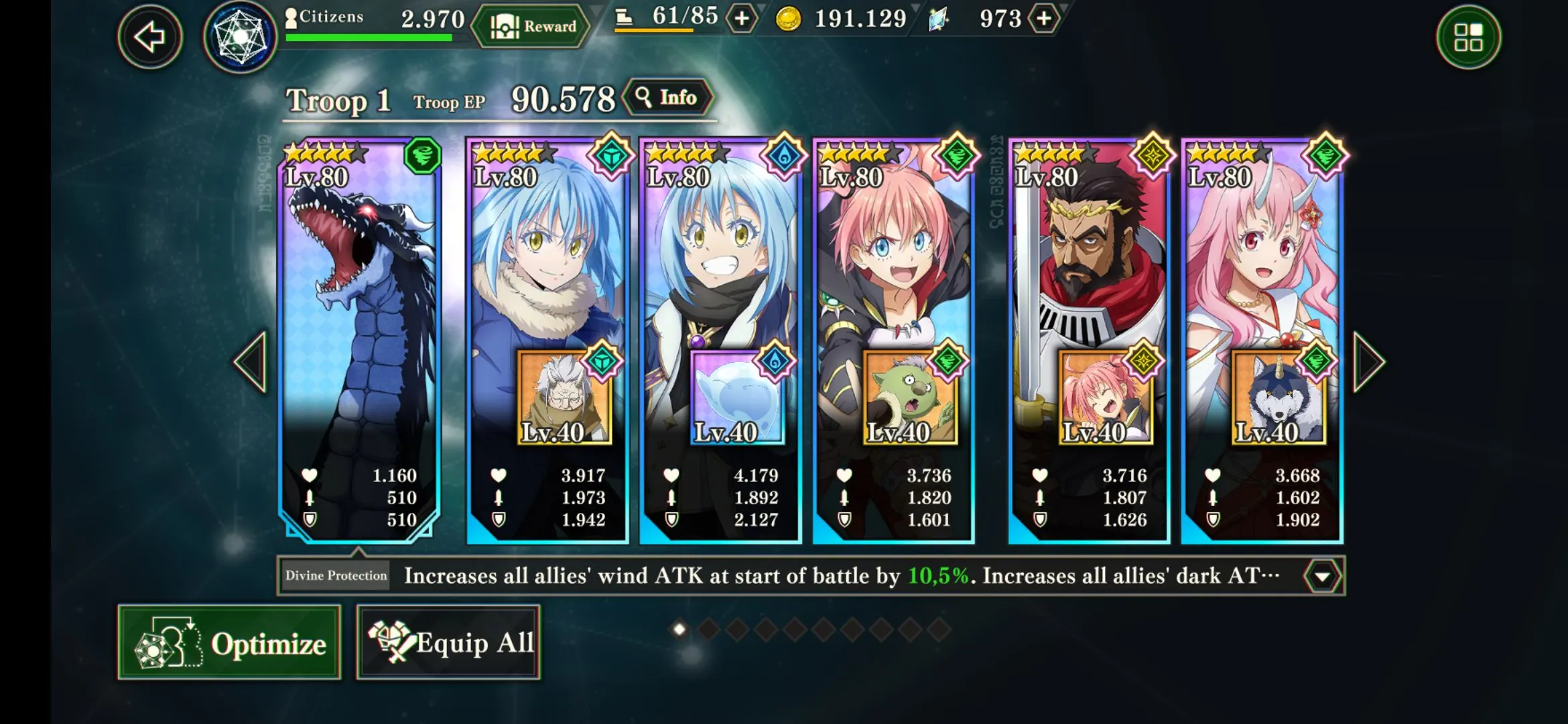Viewport: 1568px width, 724px height.
Task: Switch to the next troop with right arrow
Action: (x=1368, y=362)
